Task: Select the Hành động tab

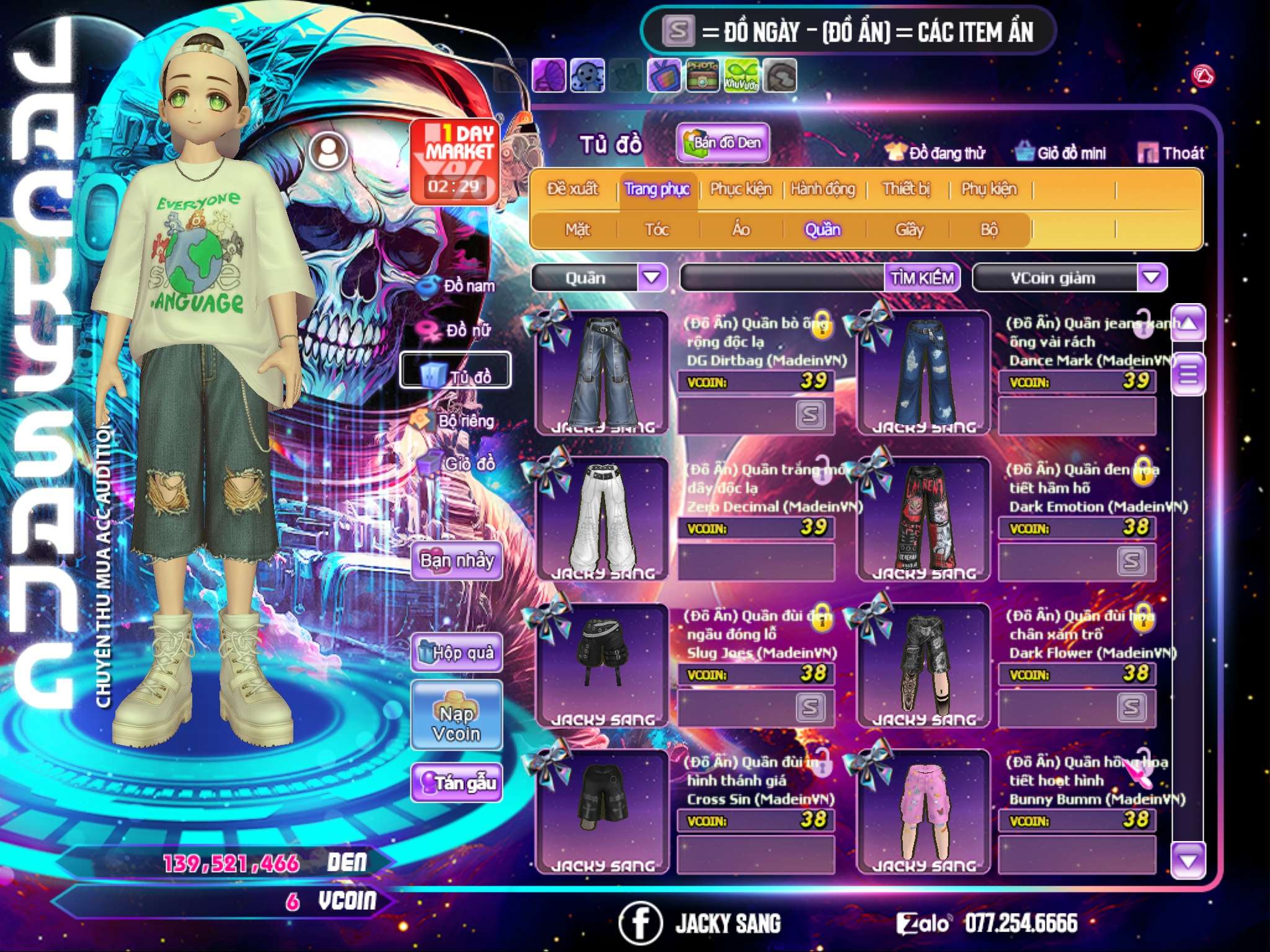Action: pyautogui.click(x=822, y=189)
